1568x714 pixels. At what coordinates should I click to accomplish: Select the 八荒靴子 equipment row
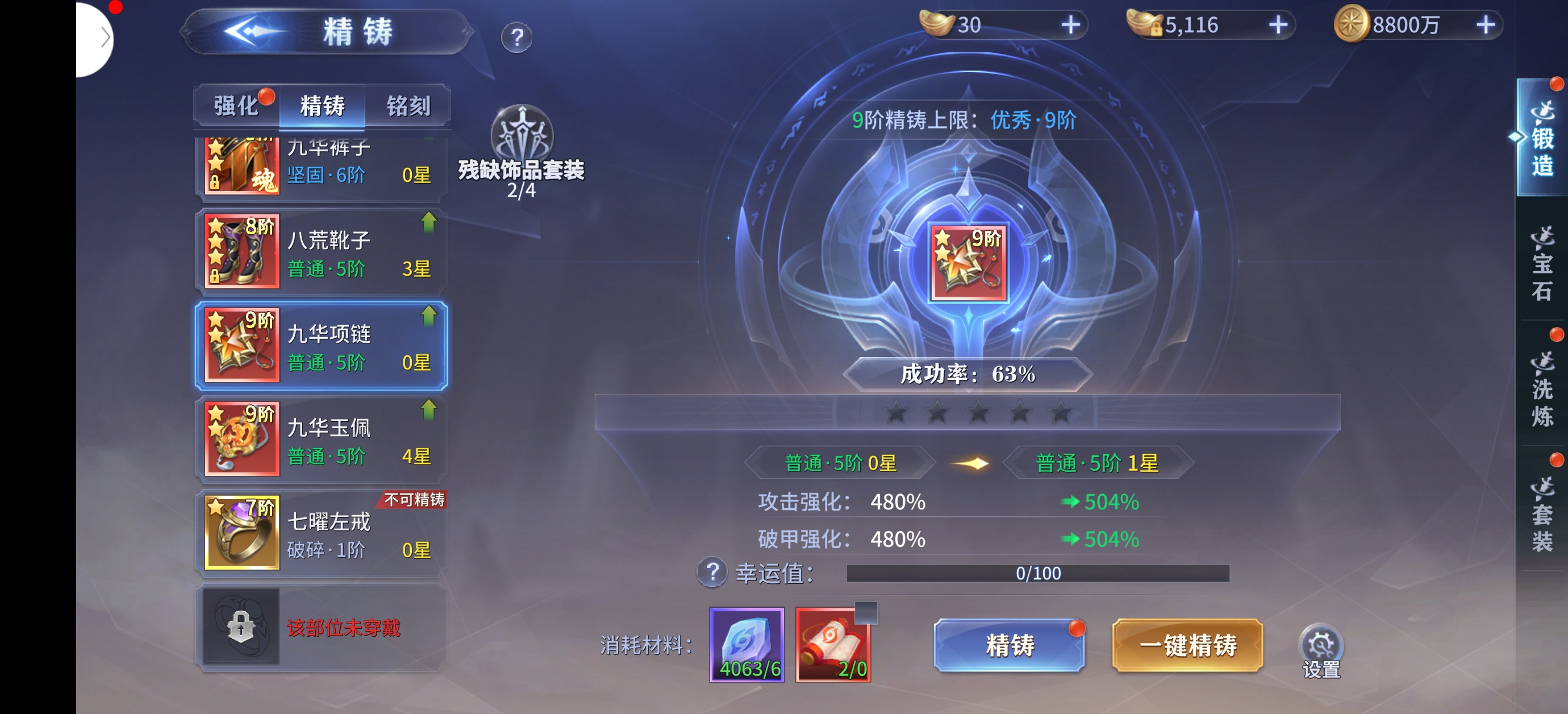click(321, 252)
